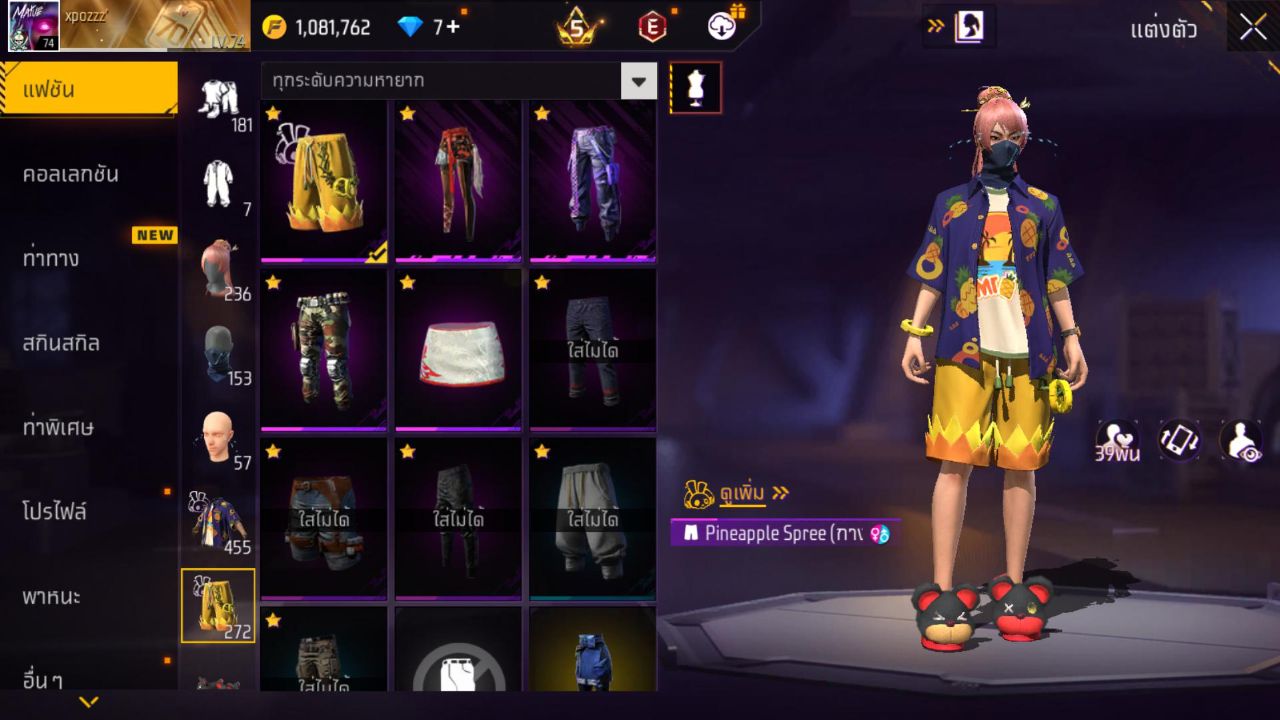1280x720 pixels.
Task: Open the rarity filter dropdown
Action: tap(638, 81)
